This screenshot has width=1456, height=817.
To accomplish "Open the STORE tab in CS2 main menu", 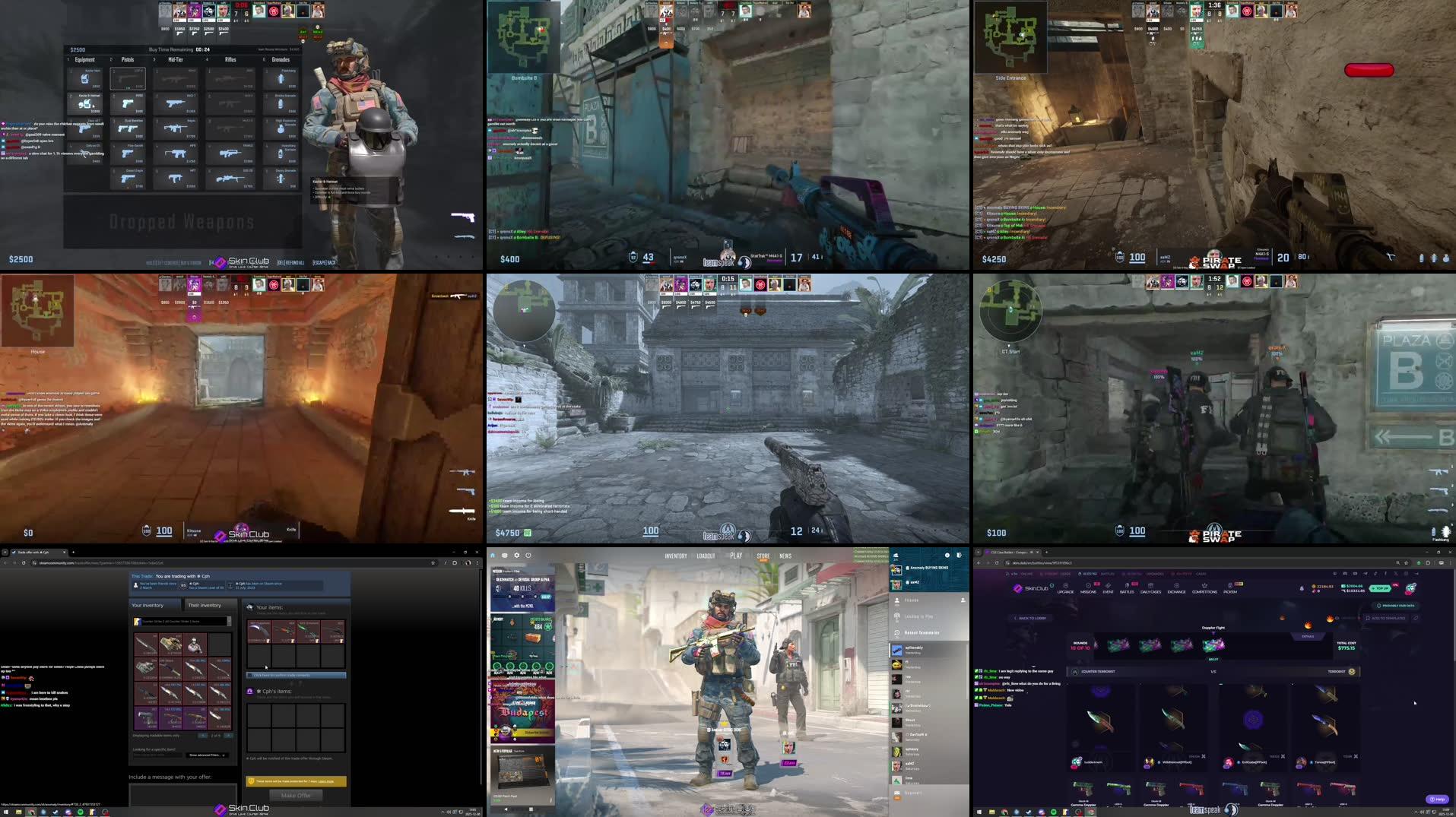I will [x=763, y=556].
